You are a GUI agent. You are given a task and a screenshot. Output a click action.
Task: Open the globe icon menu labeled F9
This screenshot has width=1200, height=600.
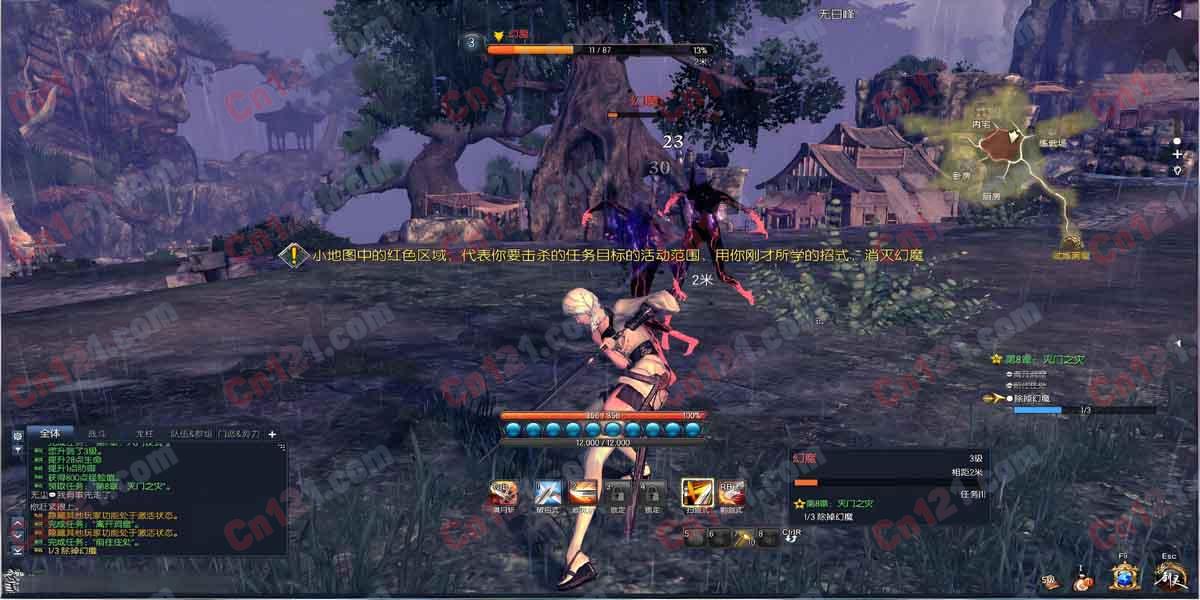point(1126,576)
